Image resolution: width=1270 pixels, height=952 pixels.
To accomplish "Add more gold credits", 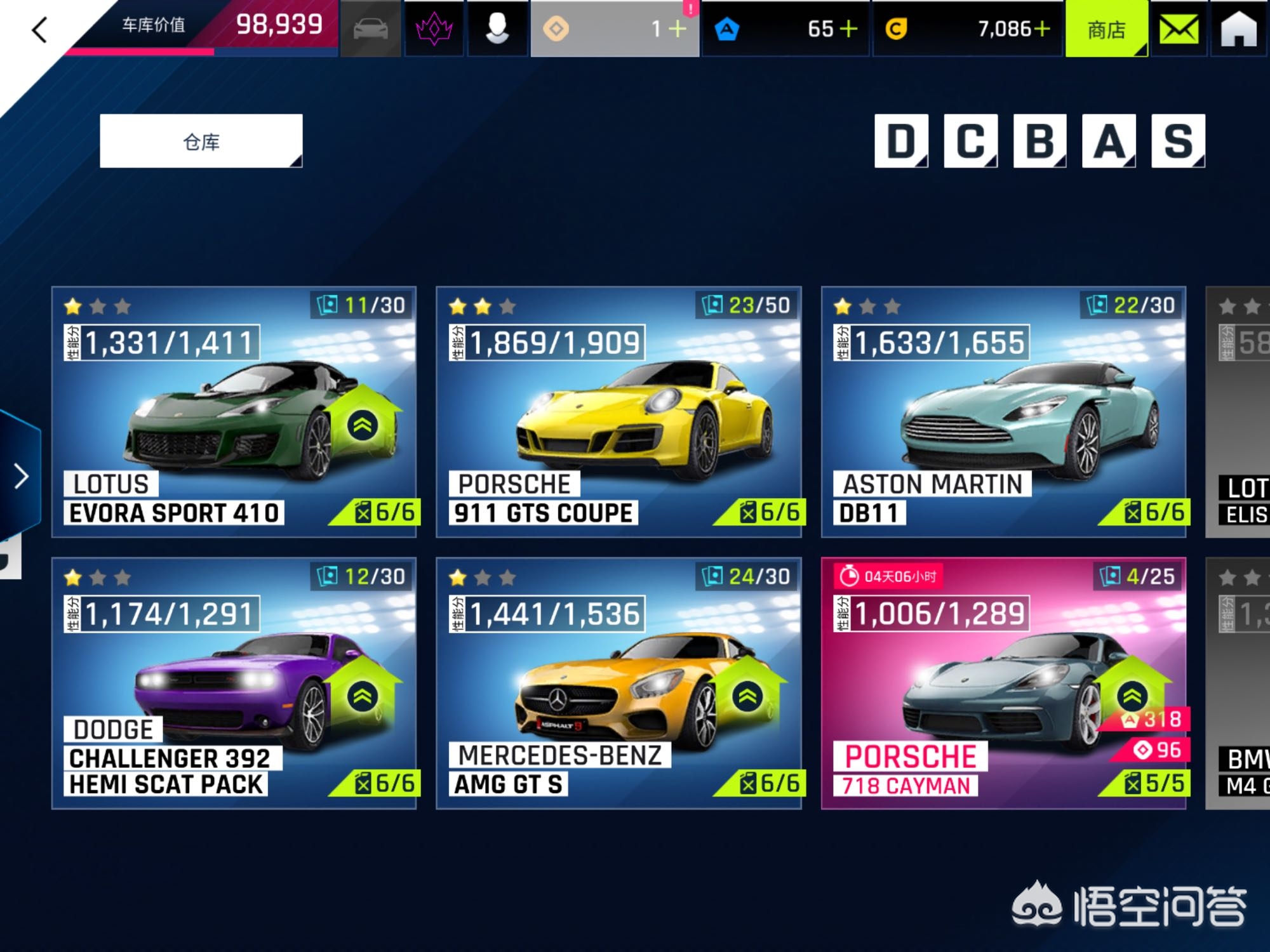I will click(x=1041, y=29).
